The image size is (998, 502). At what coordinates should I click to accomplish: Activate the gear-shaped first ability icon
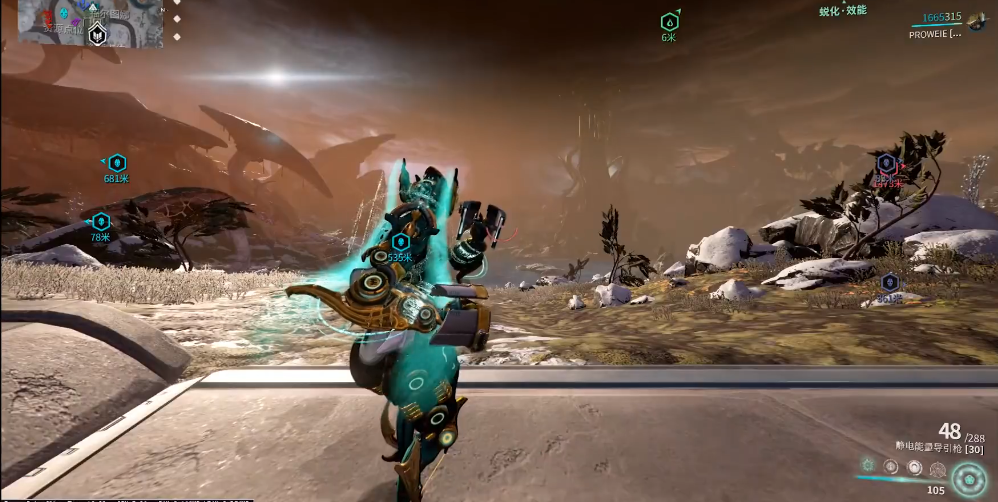coord(868,466)
